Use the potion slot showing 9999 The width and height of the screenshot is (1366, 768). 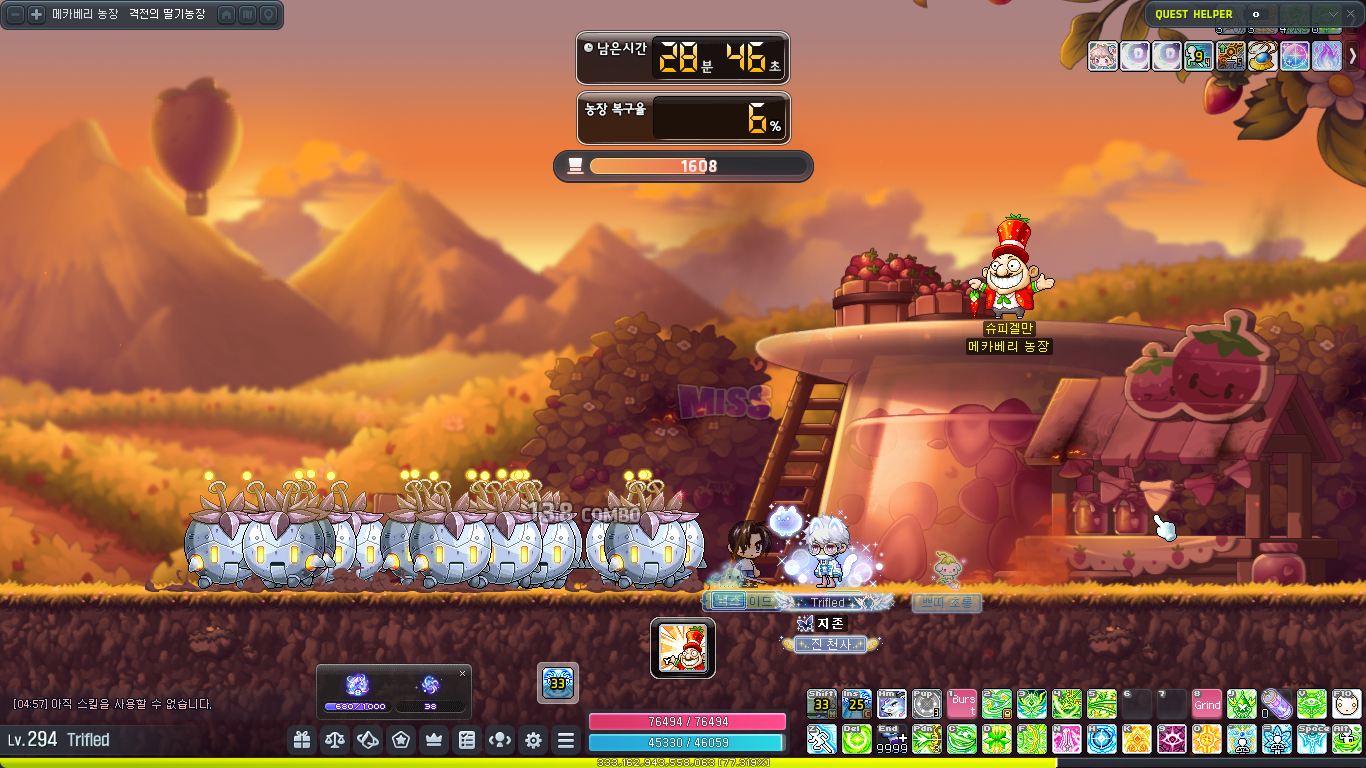(892, 739)
